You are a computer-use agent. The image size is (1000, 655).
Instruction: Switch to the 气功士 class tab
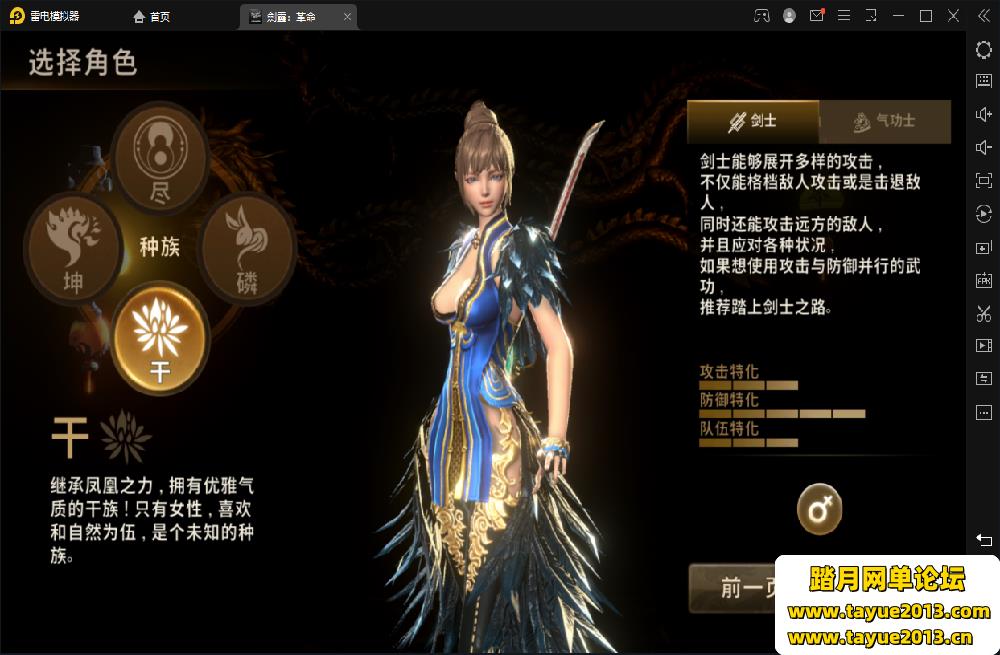pos(884,121)
